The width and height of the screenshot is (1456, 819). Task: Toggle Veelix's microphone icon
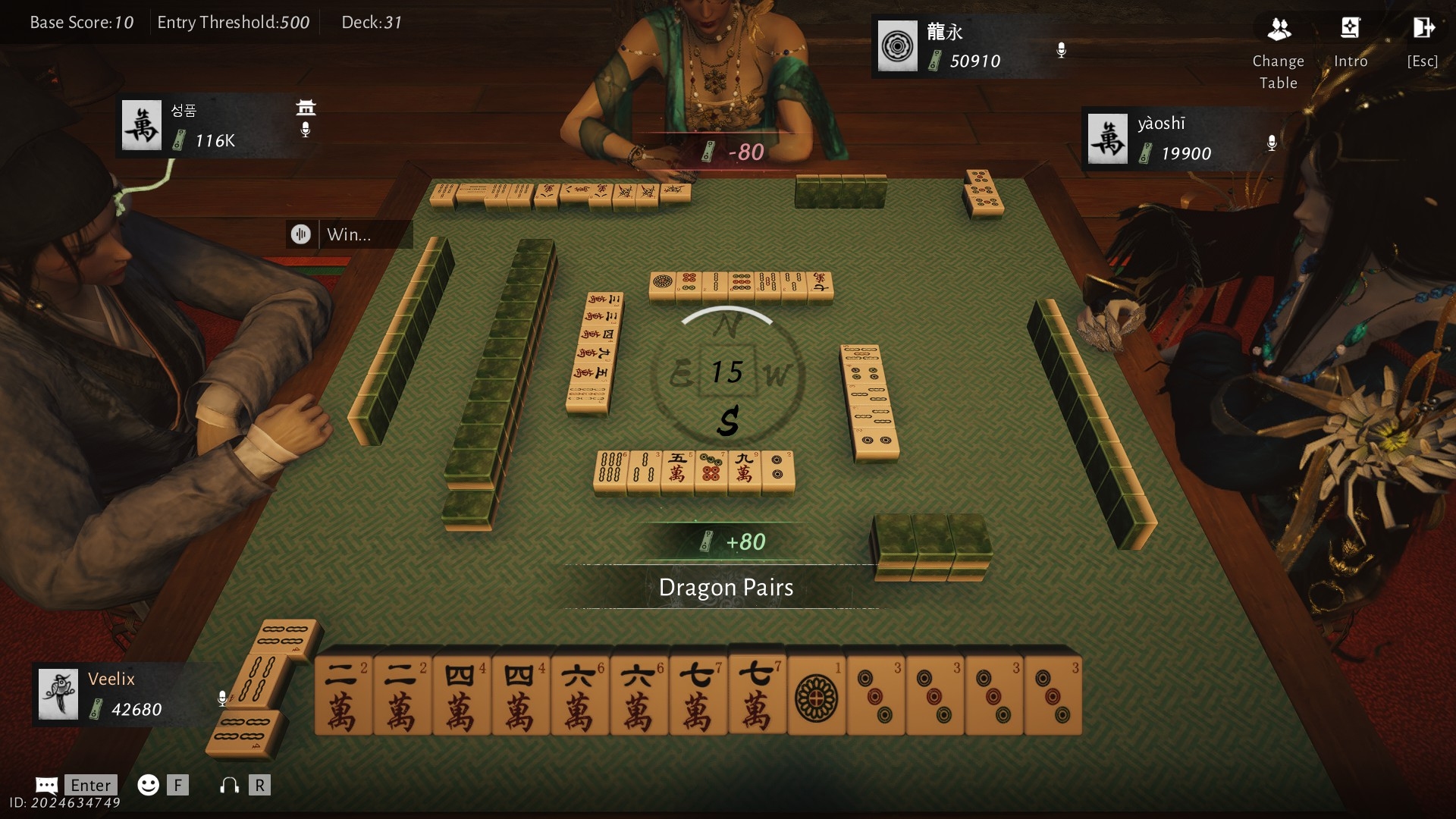222,698
